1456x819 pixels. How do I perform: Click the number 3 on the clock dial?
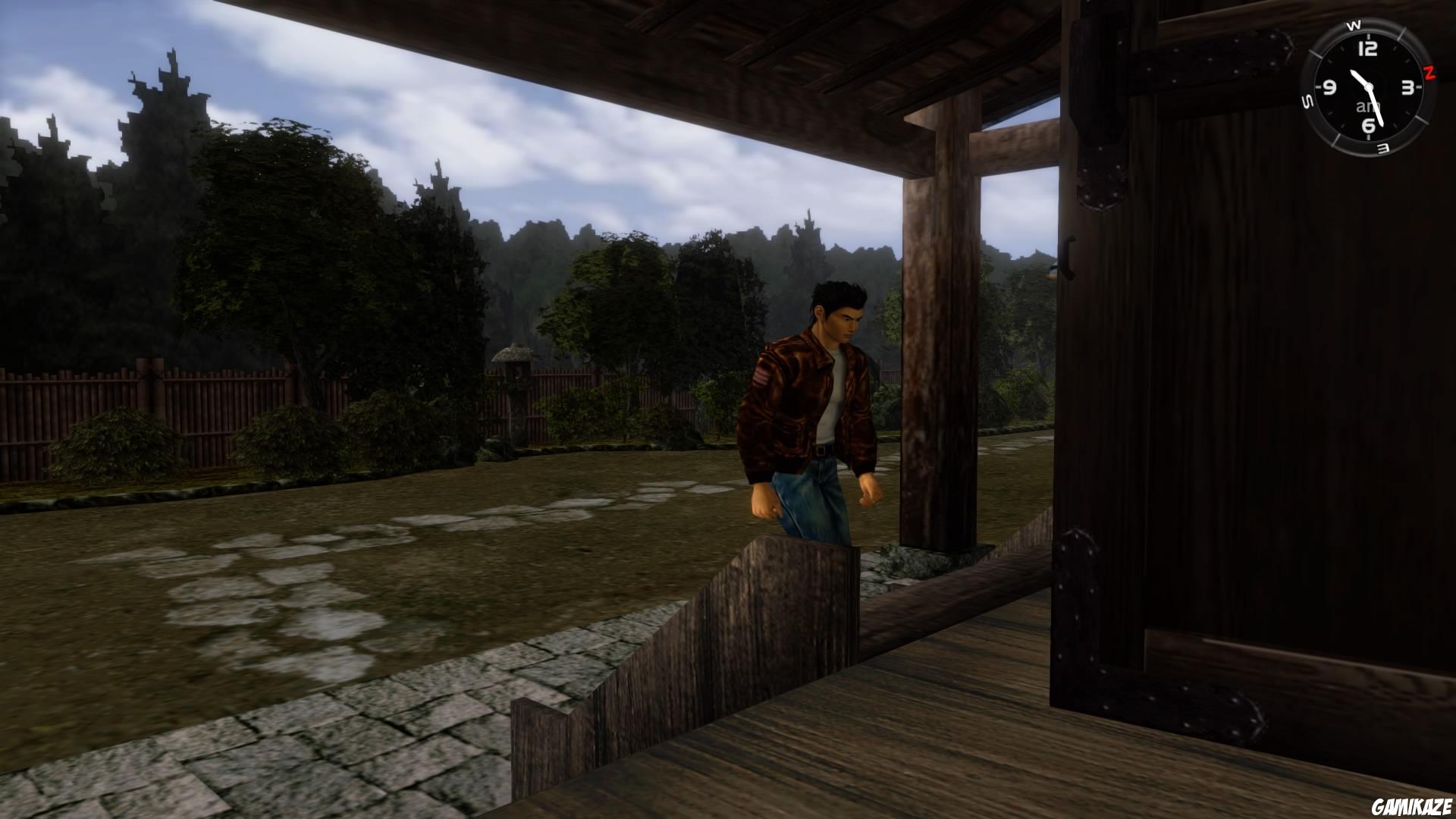click(1407, 88)
